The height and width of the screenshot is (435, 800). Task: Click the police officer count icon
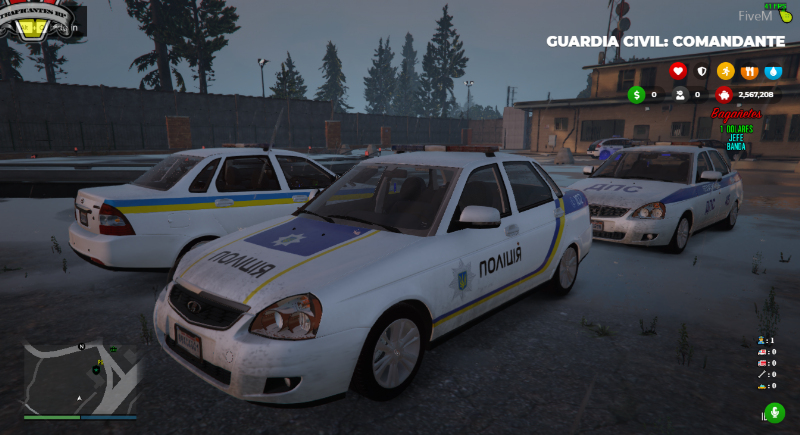pyautogui.click(x=763, y=341)
